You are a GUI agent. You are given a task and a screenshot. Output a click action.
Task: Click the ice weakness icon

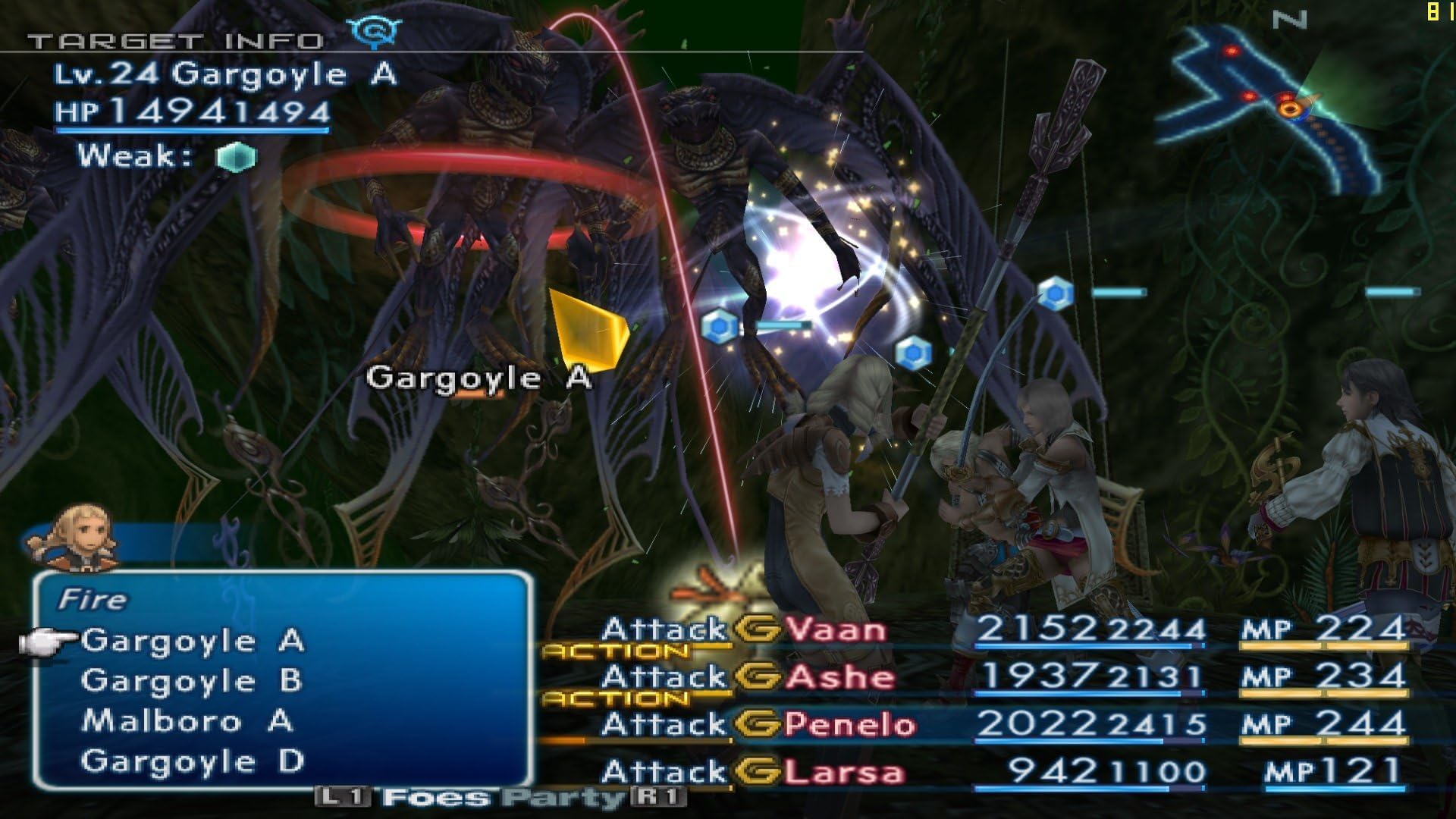pyautogui.click(x=237, y=157)
